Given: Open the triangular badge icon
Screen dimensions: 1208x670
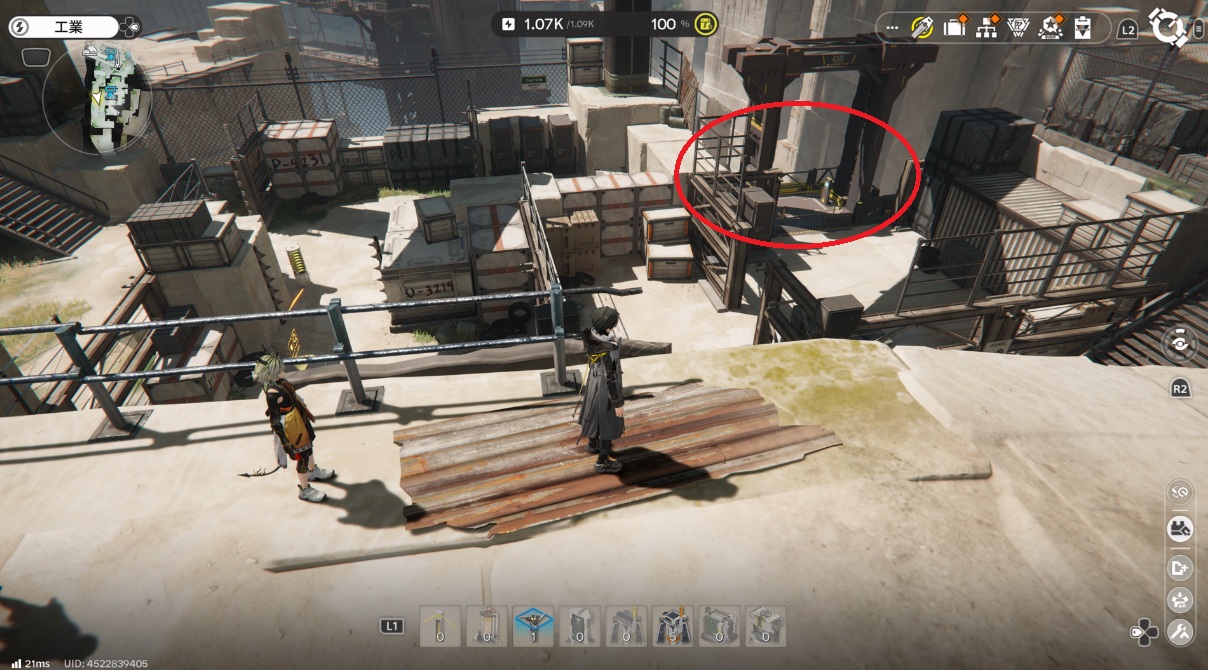Looking at the screenshot, I should 1020,28.
